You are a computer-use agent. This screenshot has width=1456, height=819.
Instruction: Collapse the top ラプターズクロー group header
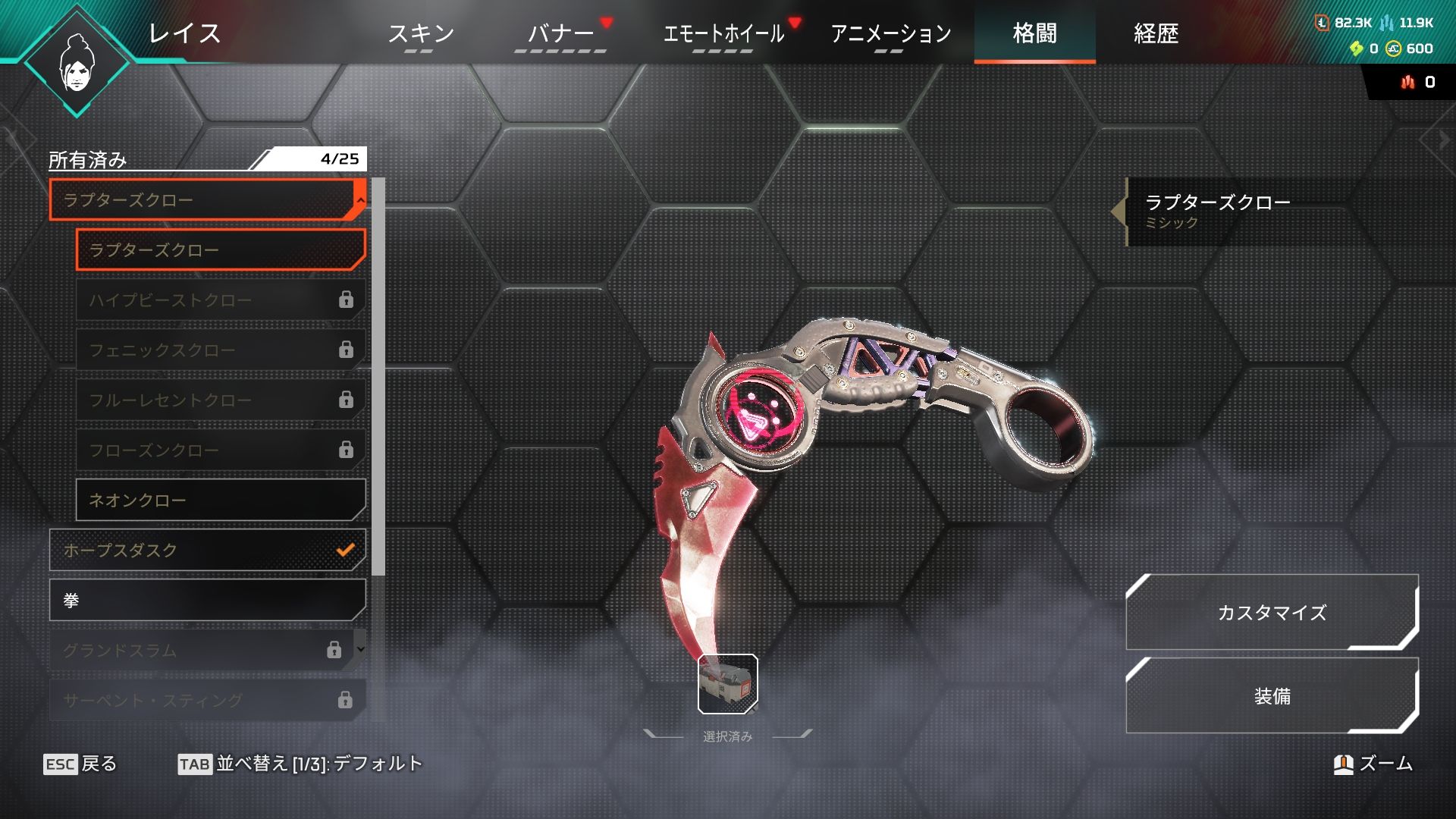pos(206,200)
